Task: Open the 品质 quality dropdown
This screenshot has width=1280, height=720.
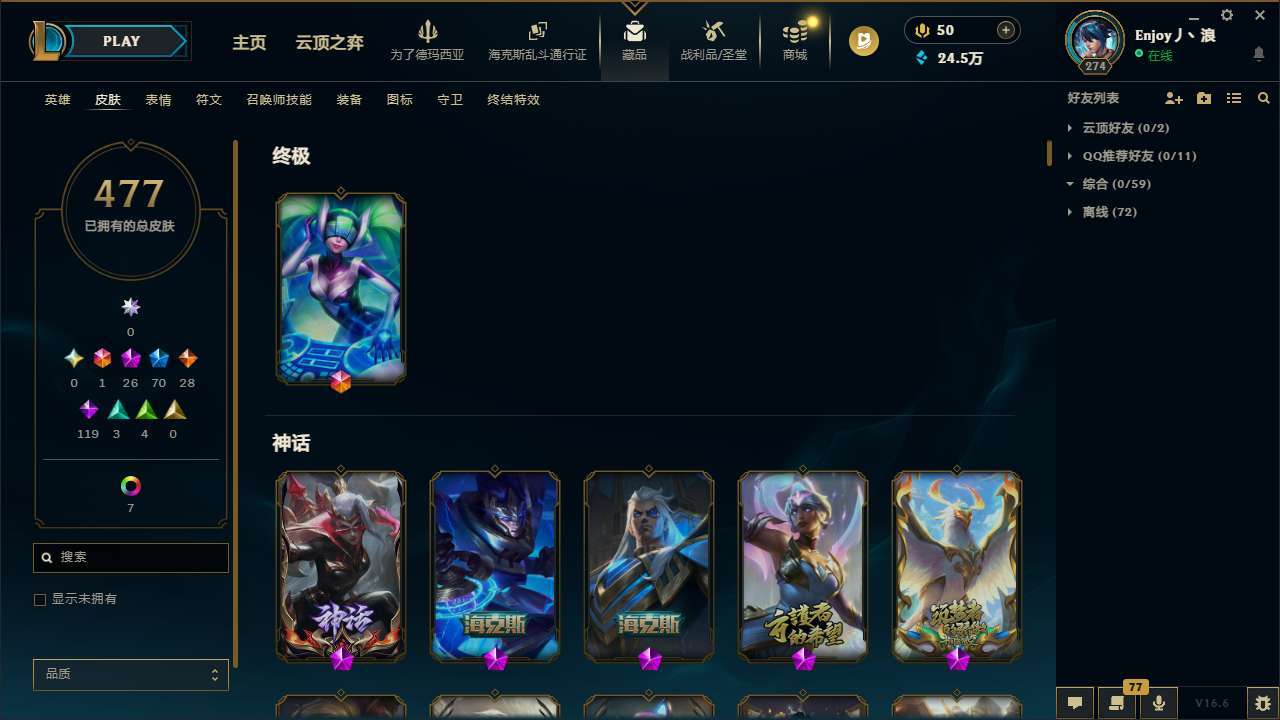Action: point(130,674)
